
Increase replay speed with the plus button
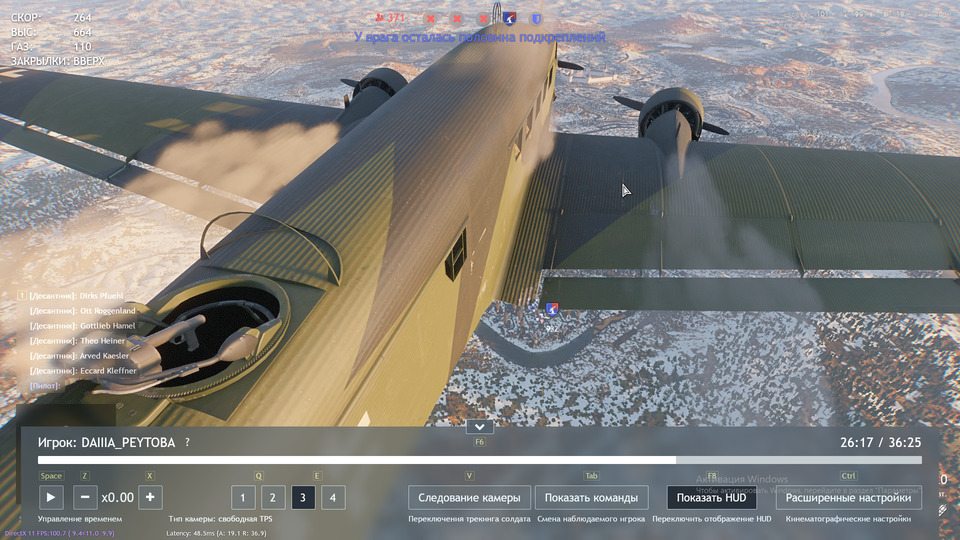(x=150, y=497)
